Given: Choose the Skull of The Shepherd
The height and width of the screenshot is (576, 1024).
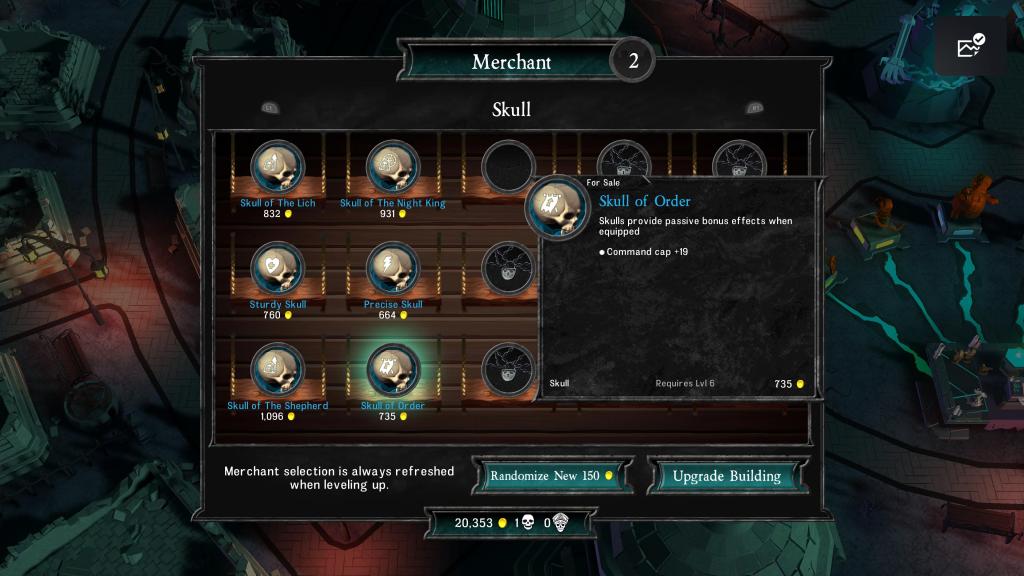Looking at the screenshot, I should (x=277, y=370).
